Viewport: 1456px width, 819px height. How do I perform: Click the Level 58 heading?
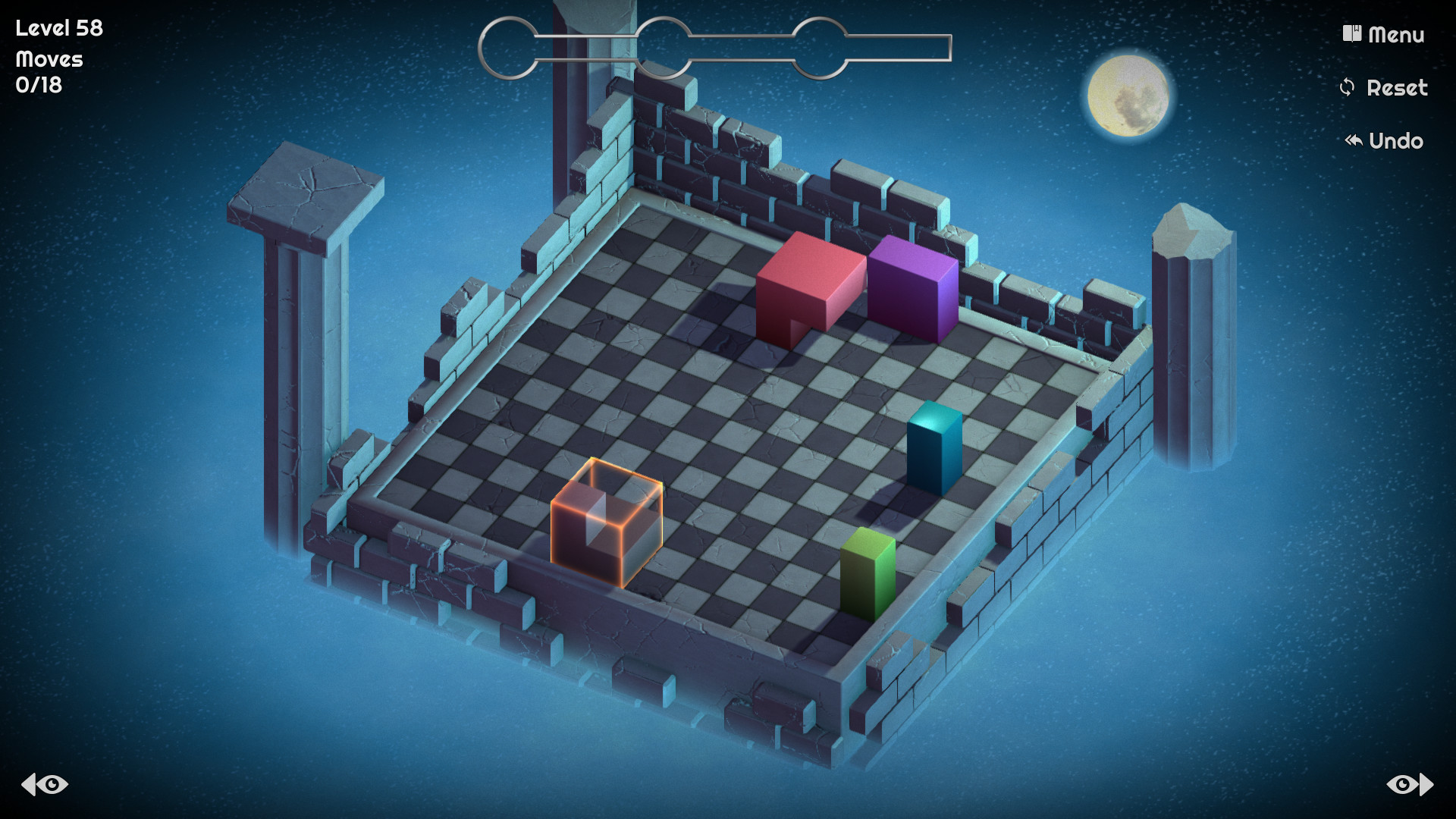(58, 27)
